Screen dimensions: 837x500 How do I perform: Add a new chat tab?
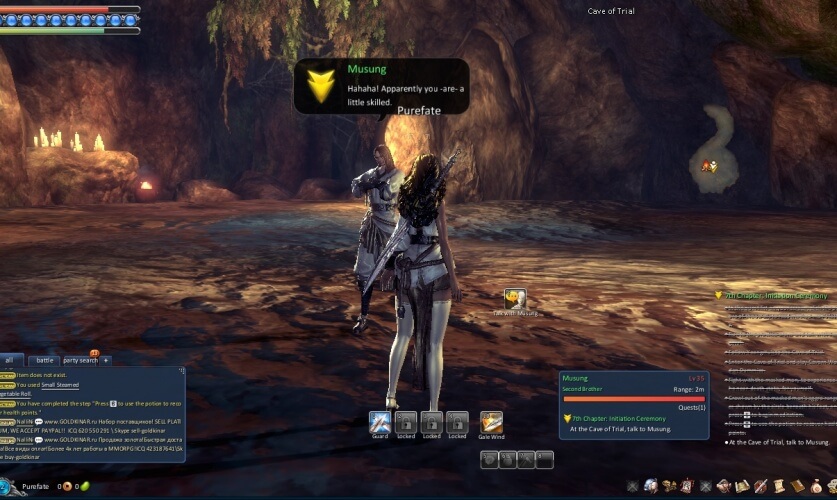(105, 360)
